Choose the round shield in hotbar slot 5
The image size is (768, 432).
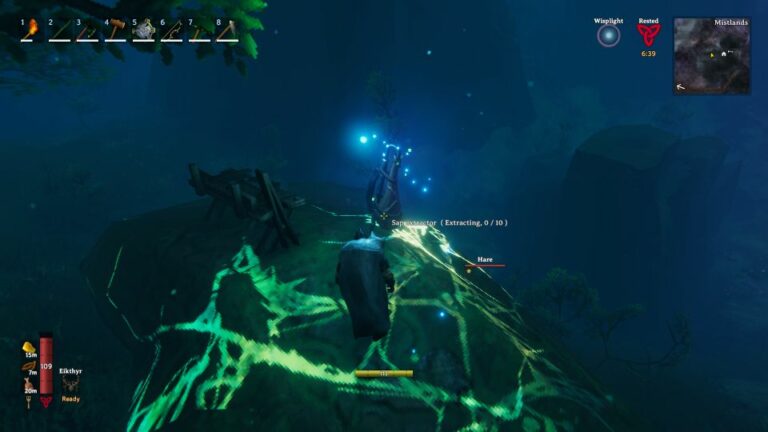(144, 30)
